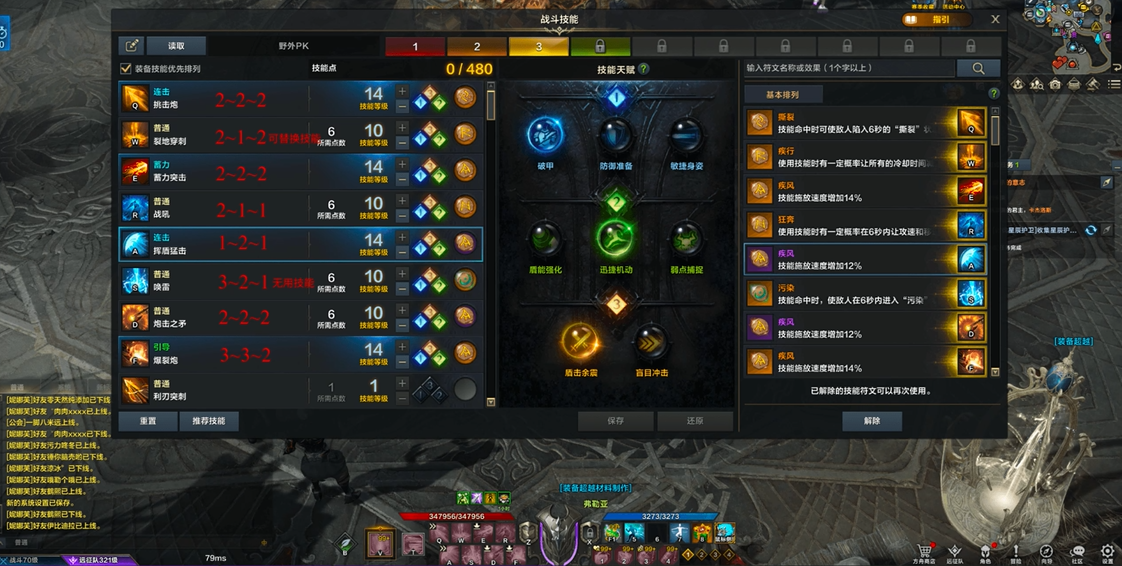Viewport: 1122px width, 566px height.
Task: Choose the 迅捷机动 talent node
Action: (x=616, y=240)
